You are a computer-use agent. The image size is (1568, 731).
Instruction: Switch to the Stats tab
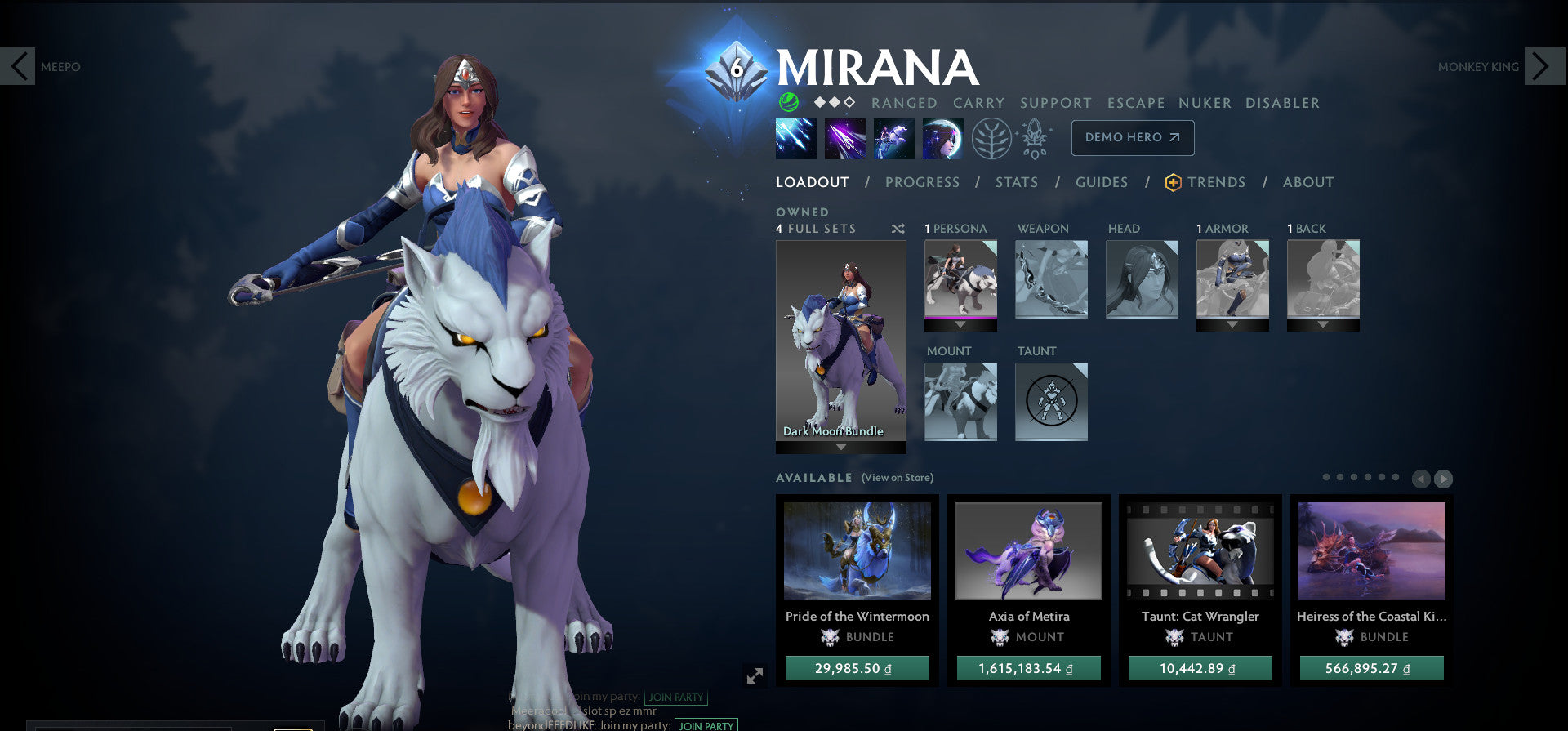pyautogui.click(x=1016, y=182)
